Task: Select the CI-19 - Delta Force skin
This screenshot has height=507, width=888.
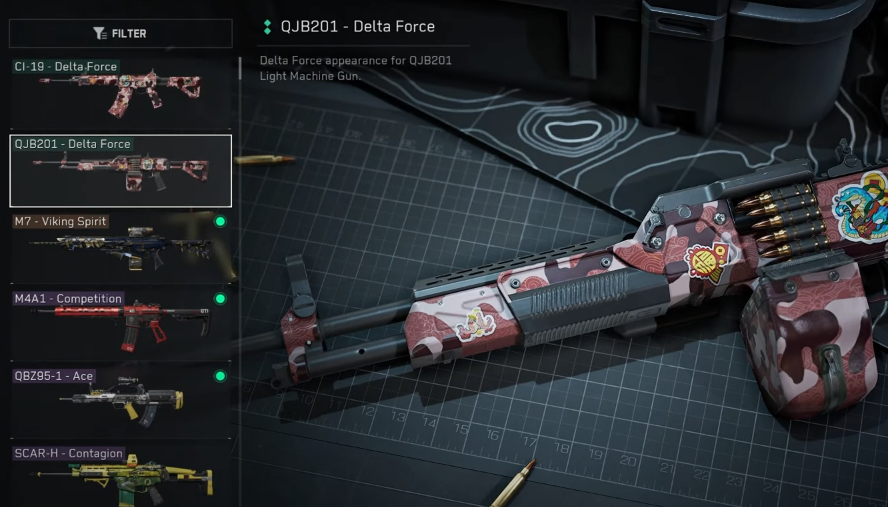Action: point(120,92)
